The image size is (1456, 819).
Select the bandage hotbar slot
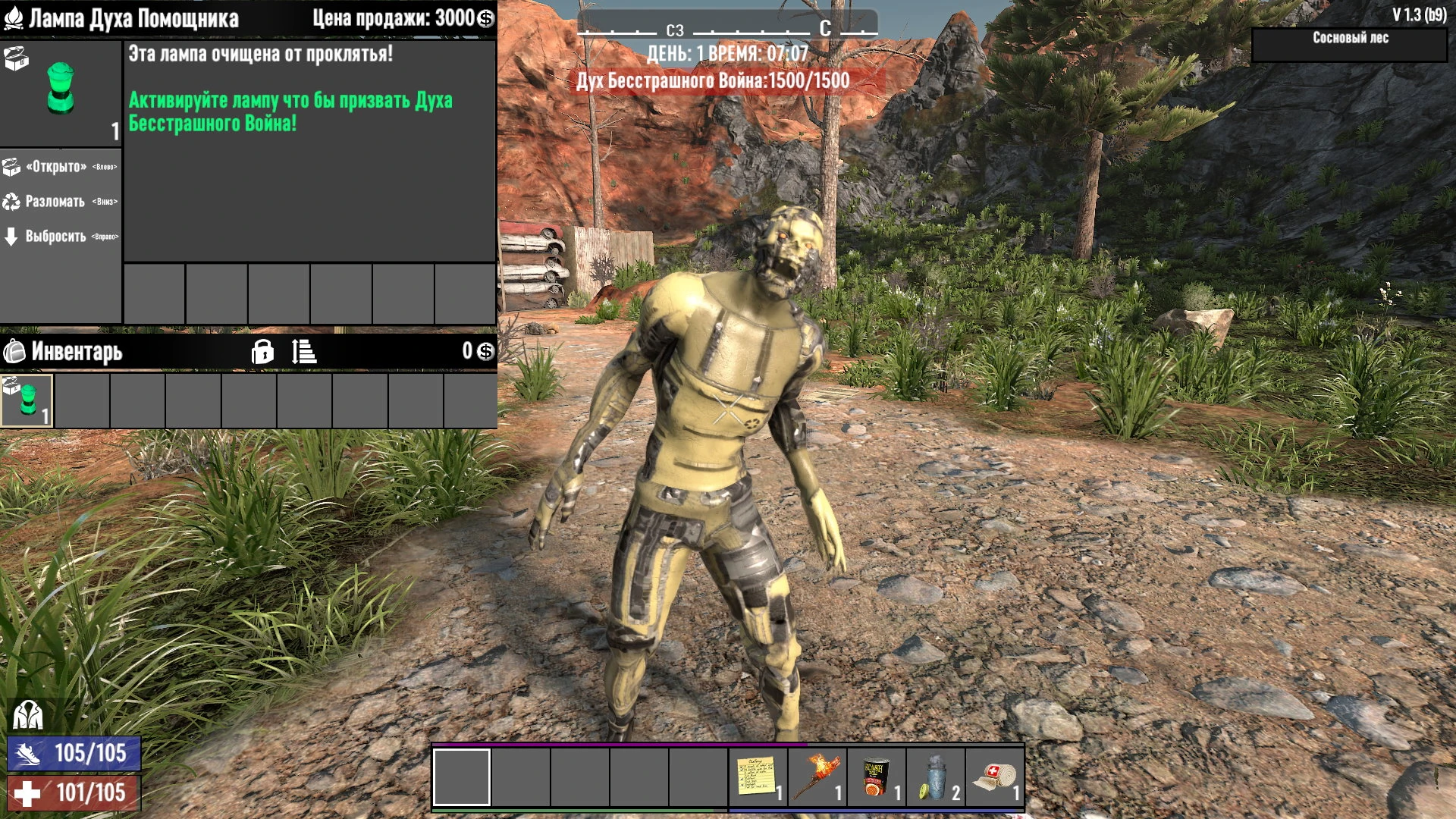(994, 777)
